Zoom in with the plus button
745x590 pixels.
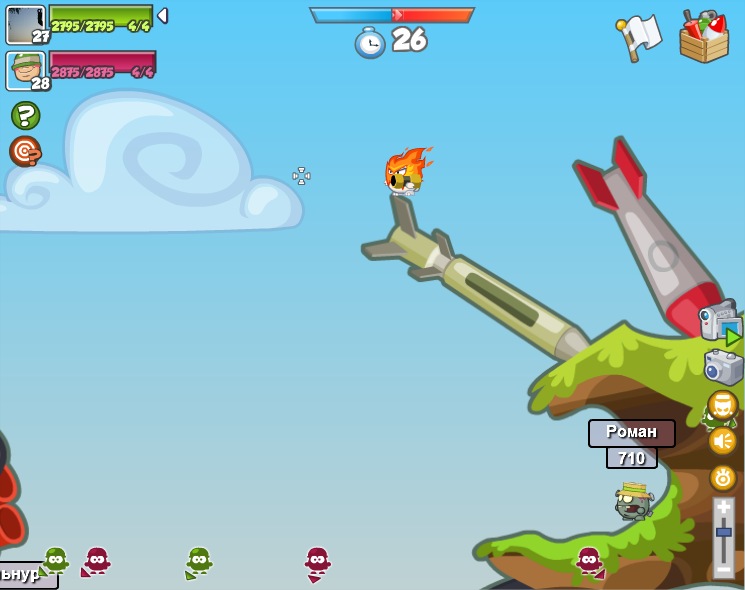723,508
